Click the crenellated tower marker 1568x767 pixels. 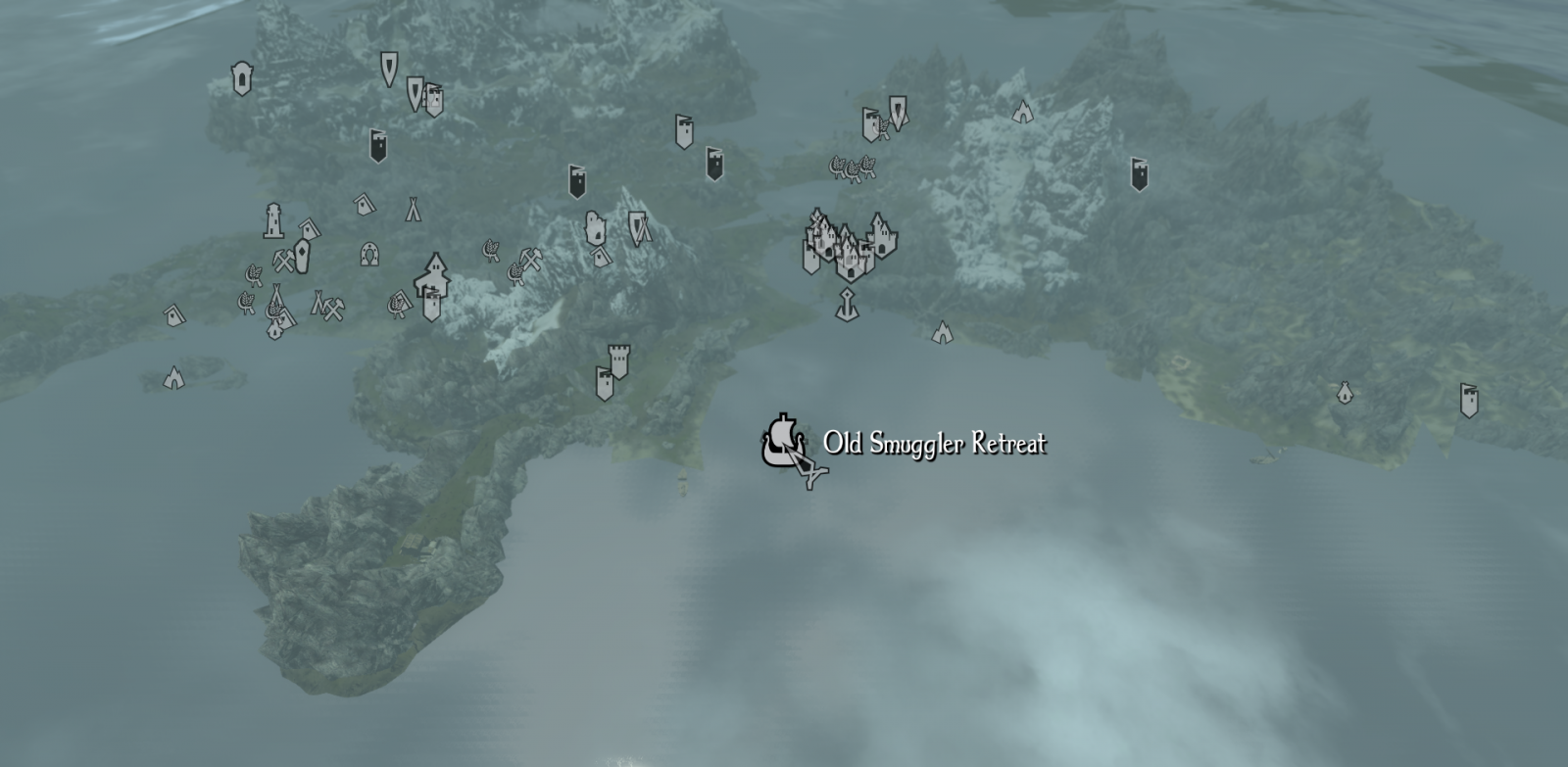618,360
